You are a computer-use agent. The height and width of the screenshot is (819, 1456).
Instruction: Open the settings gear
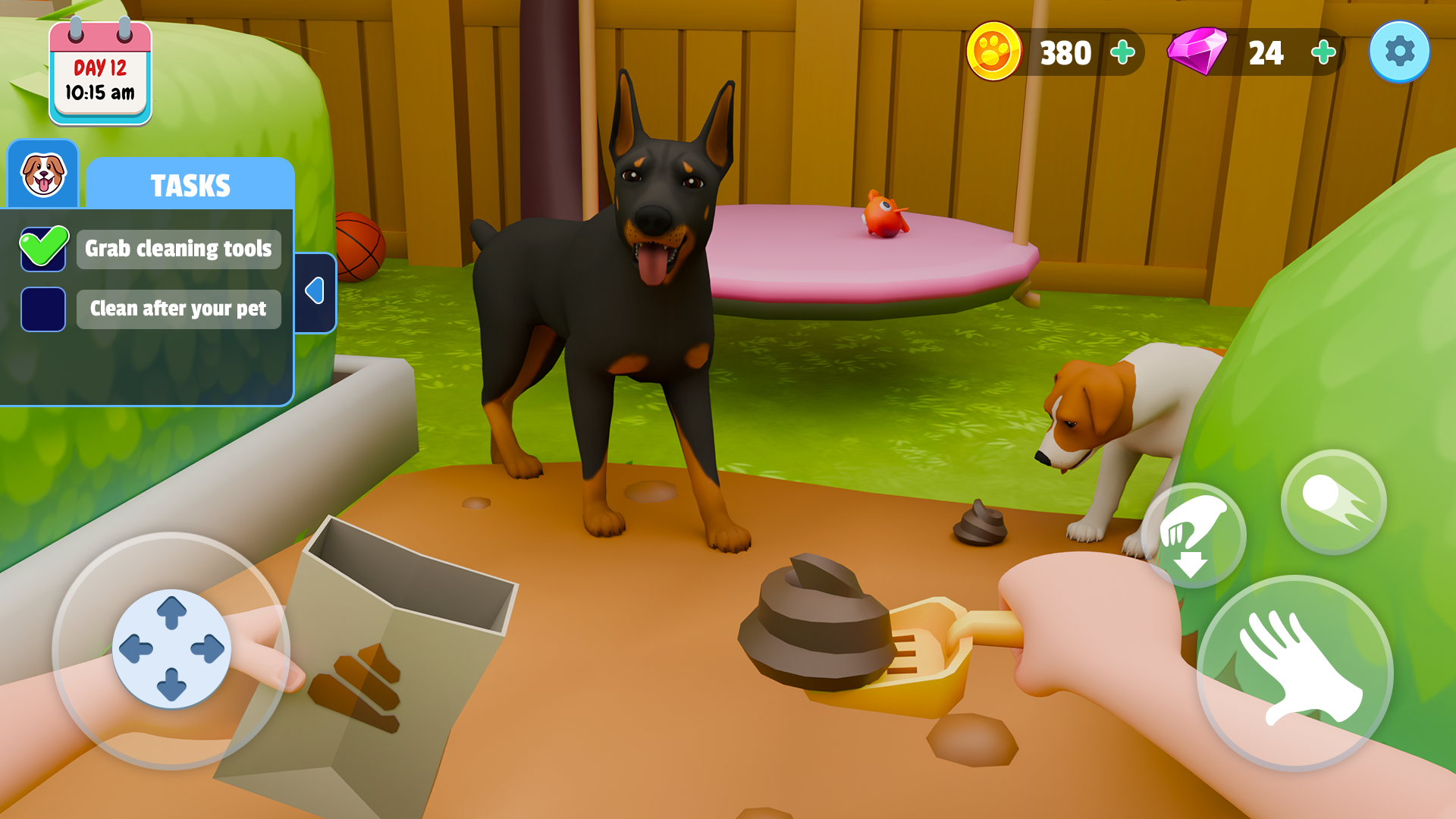click(x=1399, y=51)
